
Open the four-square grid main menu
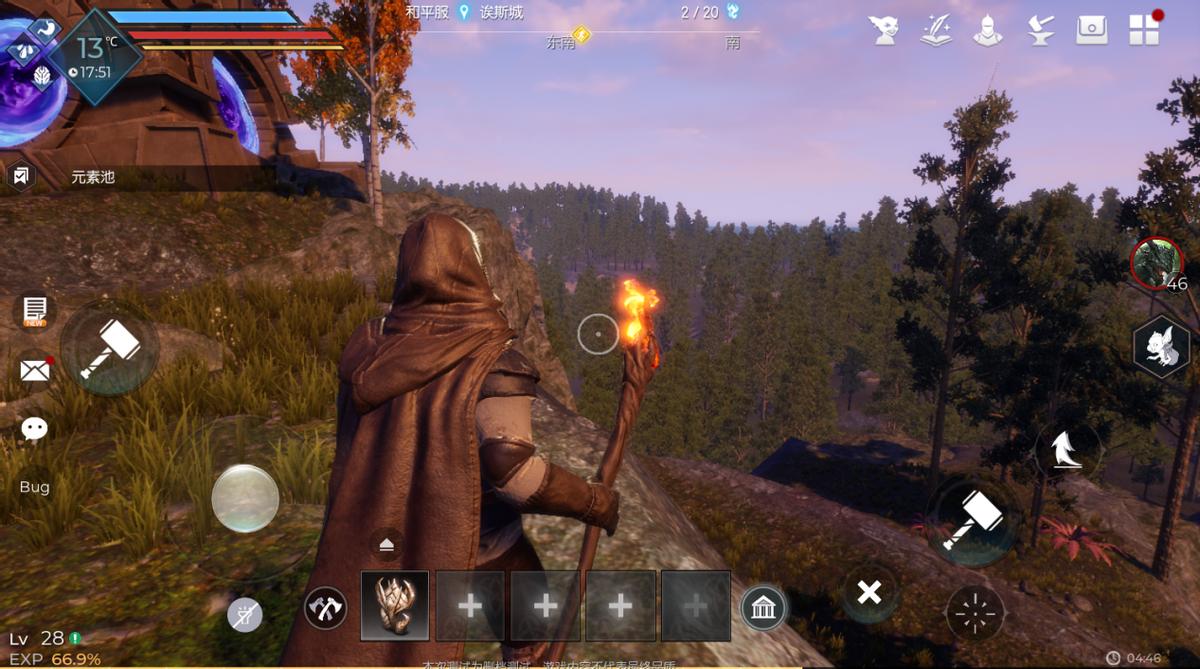(1144, 30)
